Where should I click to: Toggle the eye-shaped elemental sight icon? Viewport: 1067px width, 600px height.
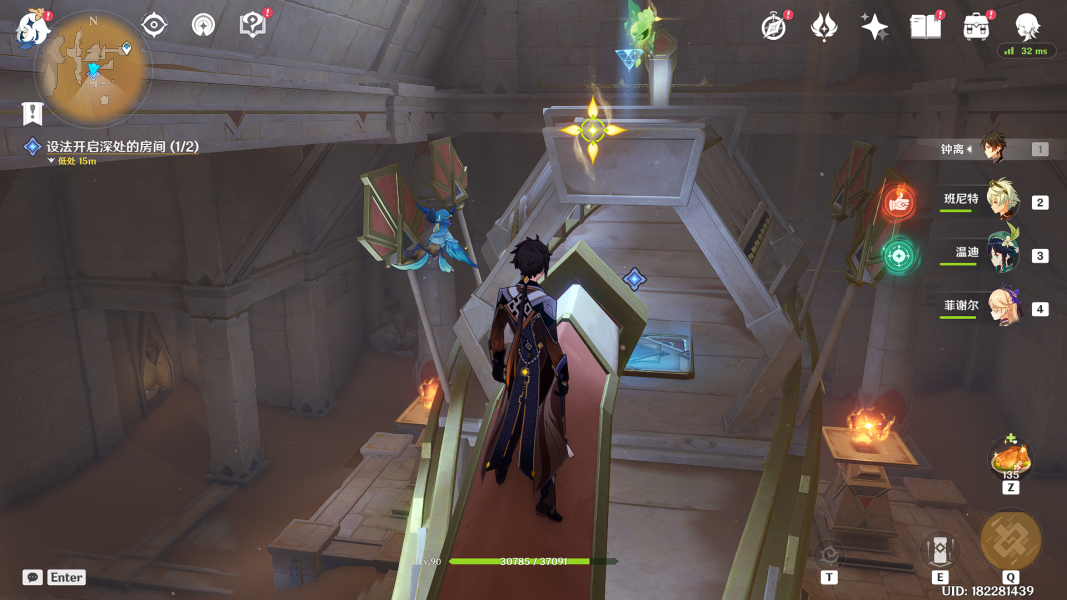[154, 25]
